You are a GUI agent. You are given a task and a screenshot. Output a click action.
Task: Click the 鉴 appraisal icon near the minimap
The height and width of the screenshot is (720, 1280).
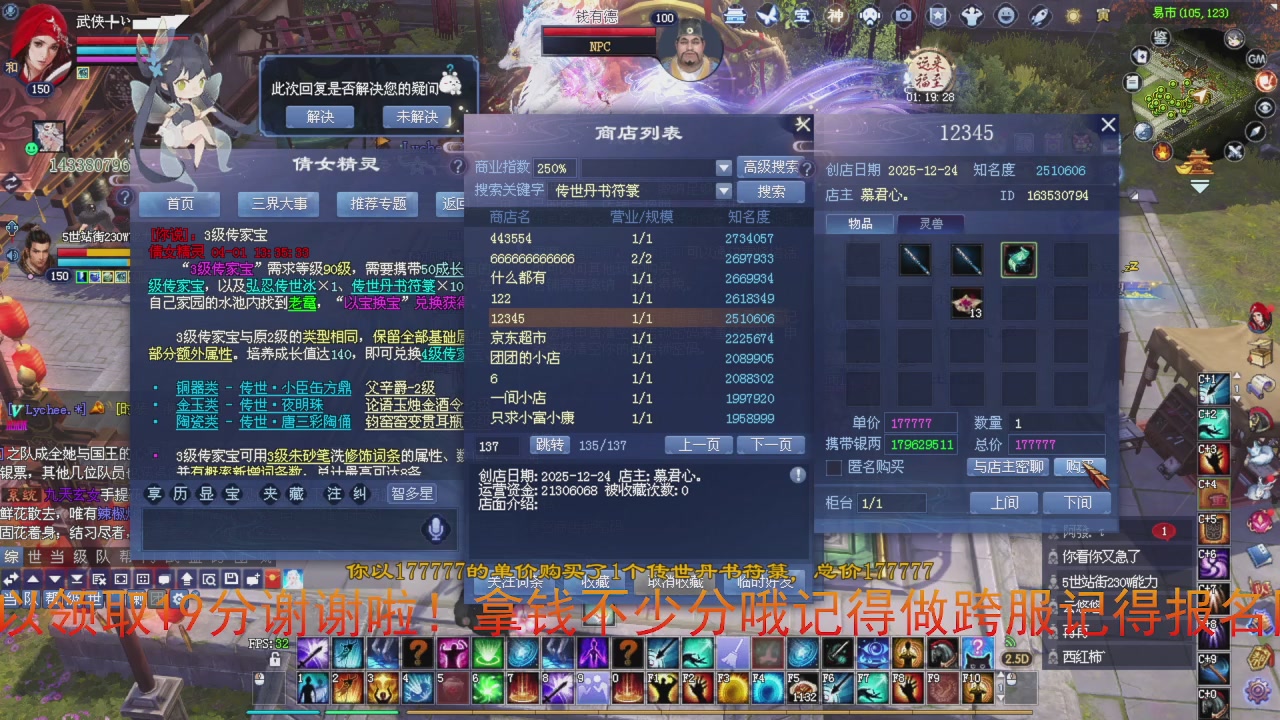1159,37
